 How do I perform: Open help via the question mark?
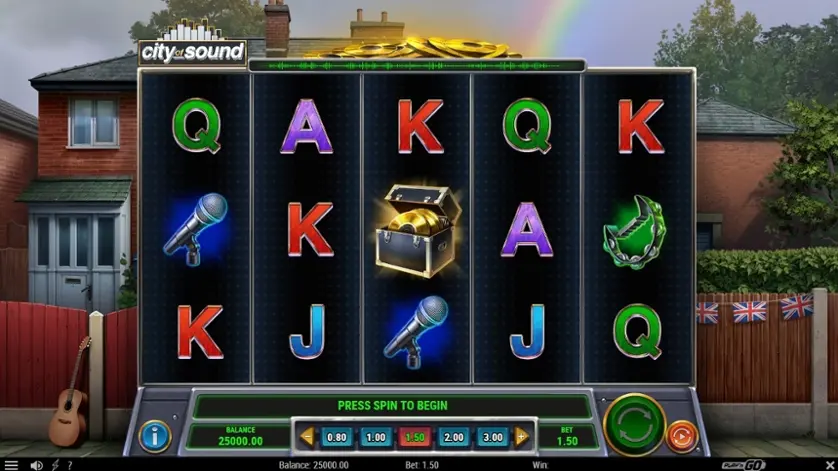coord(69,465)
